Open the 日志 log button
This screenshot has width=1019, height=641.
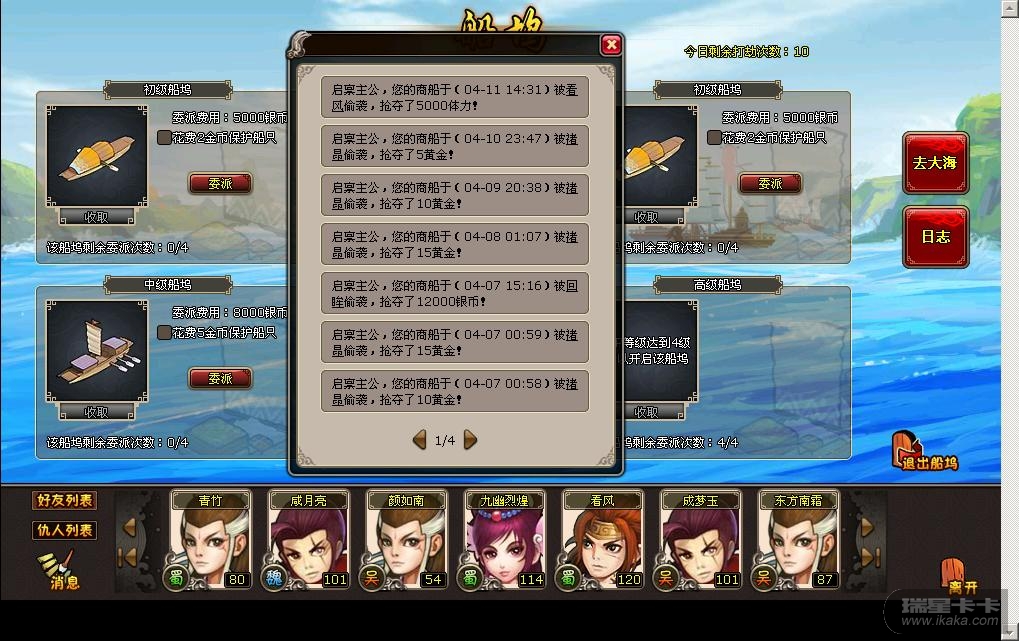(935, 237)
